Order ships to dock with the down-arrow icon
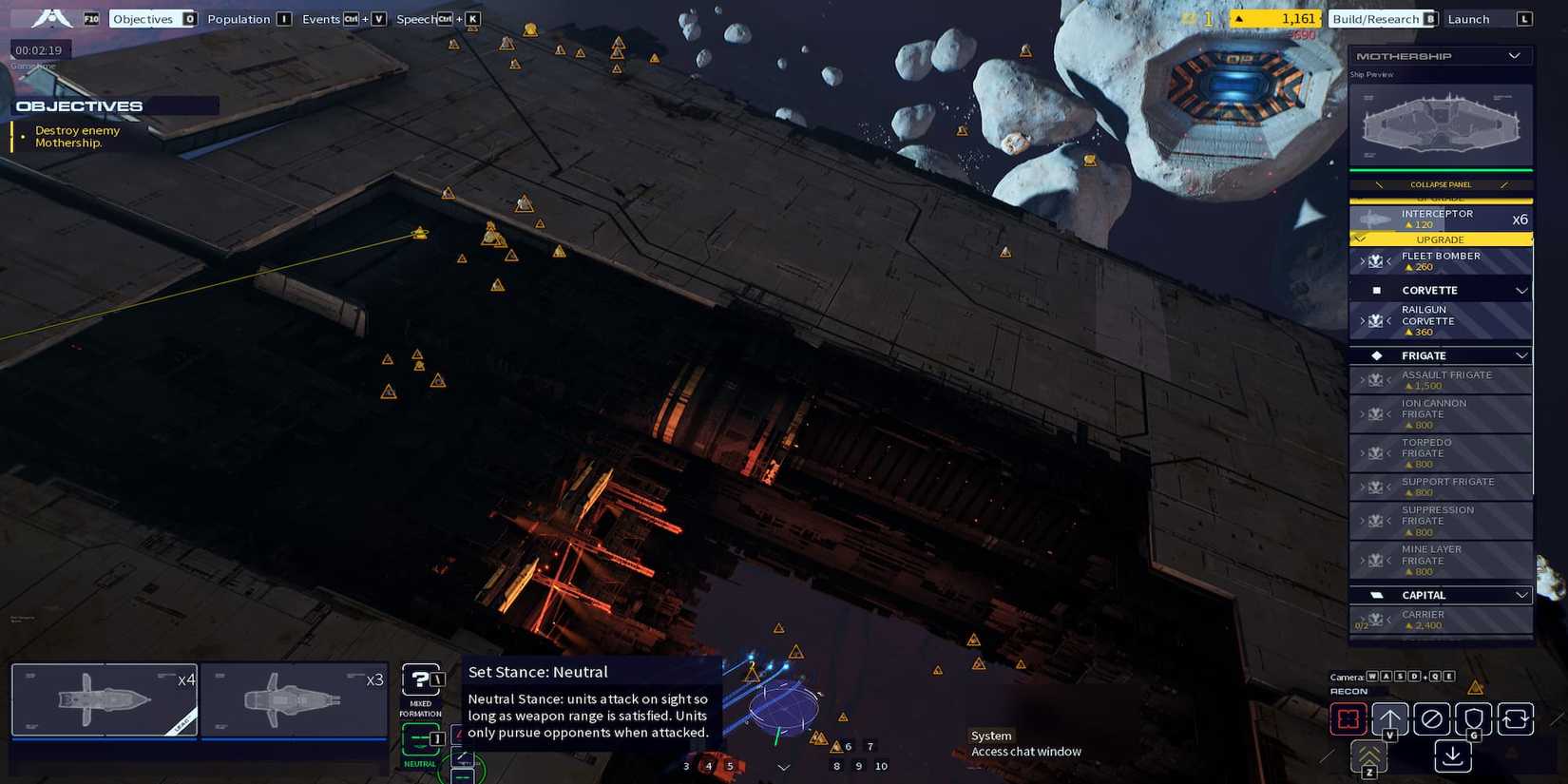1568x784 pixels. pyautogui.click(x=1452, y=755)
